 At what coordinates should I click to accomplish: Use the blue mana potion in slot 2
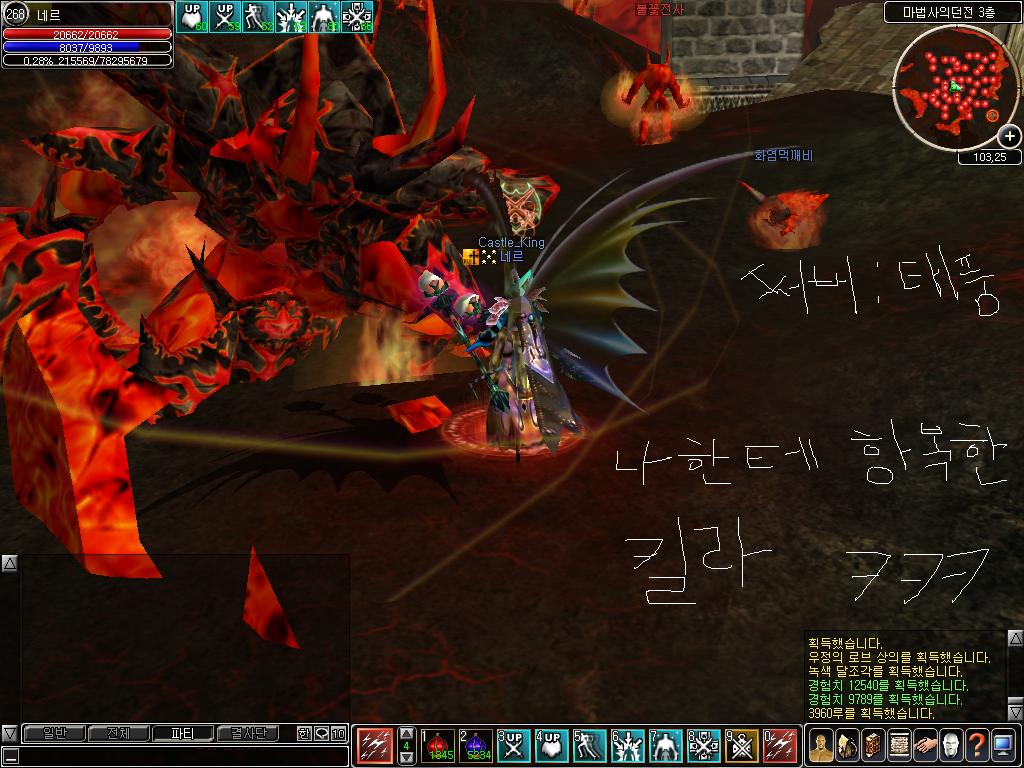tap(475, 746)
